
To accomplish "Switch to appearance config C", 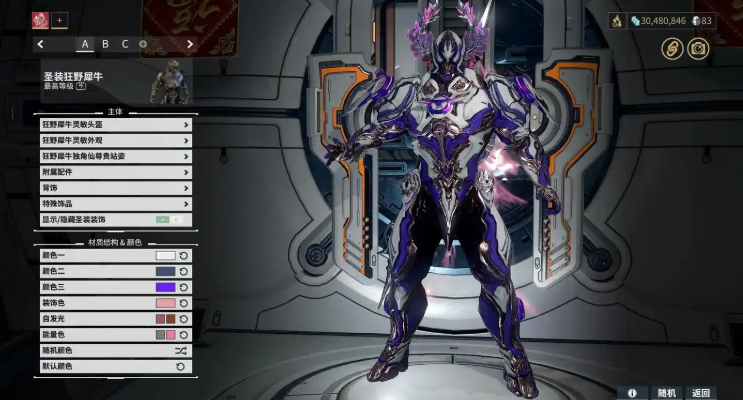I will (125, 44).
